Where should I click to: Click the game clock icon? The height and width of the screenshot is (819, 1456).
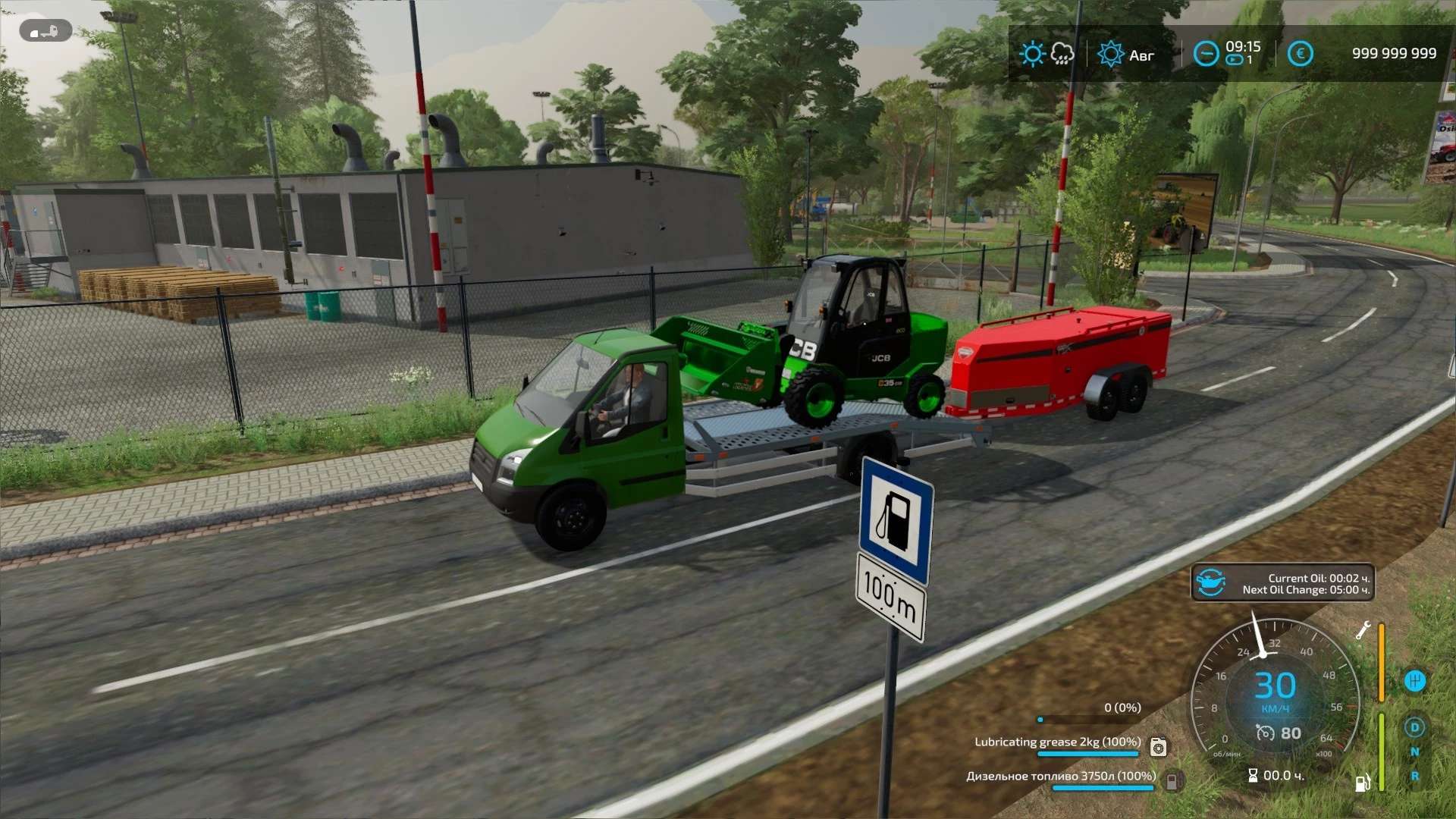click(1206, 54)
